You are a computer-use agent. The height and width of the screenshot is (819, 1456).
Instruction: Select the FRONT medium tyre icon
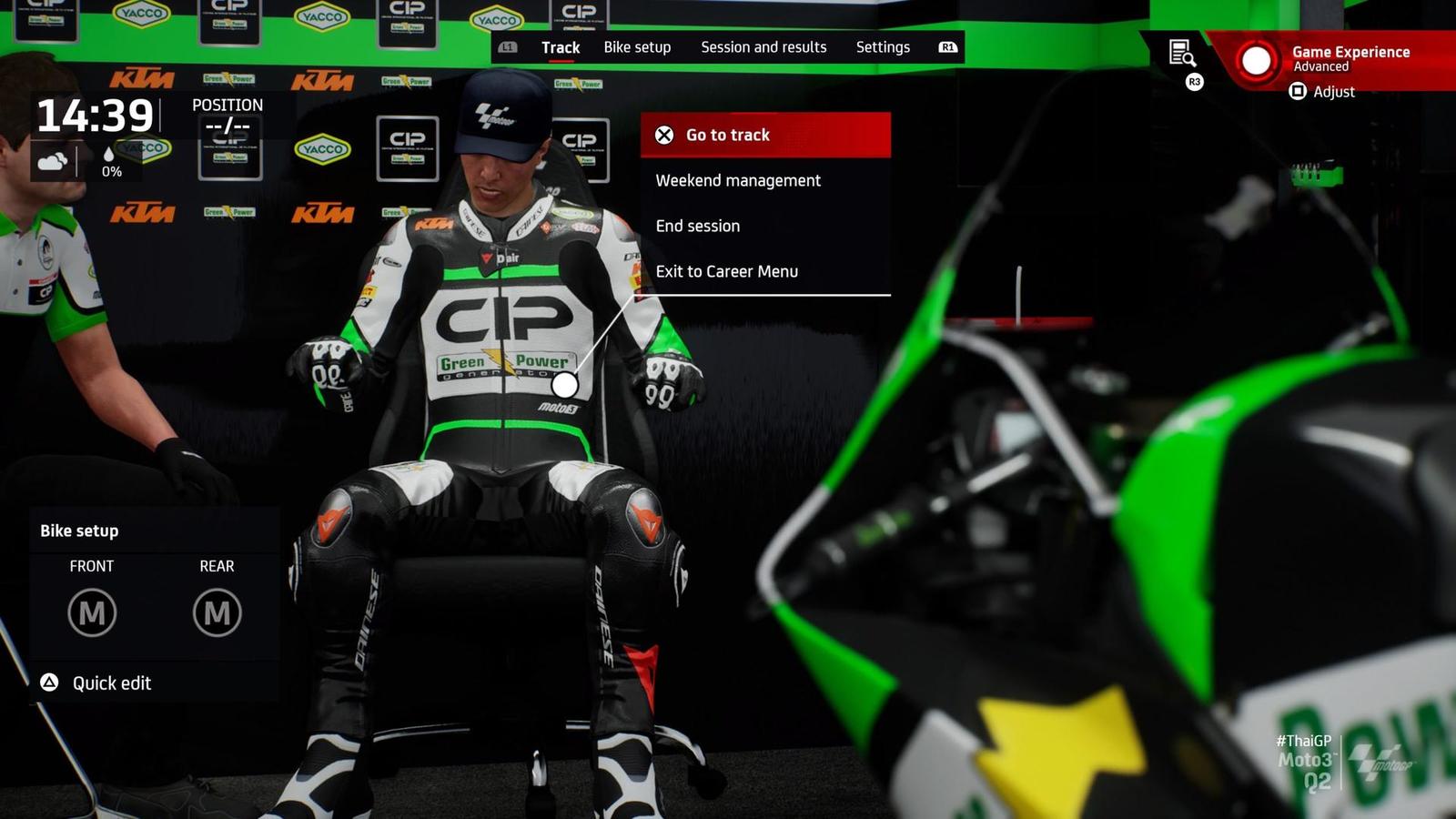[92, 612]
